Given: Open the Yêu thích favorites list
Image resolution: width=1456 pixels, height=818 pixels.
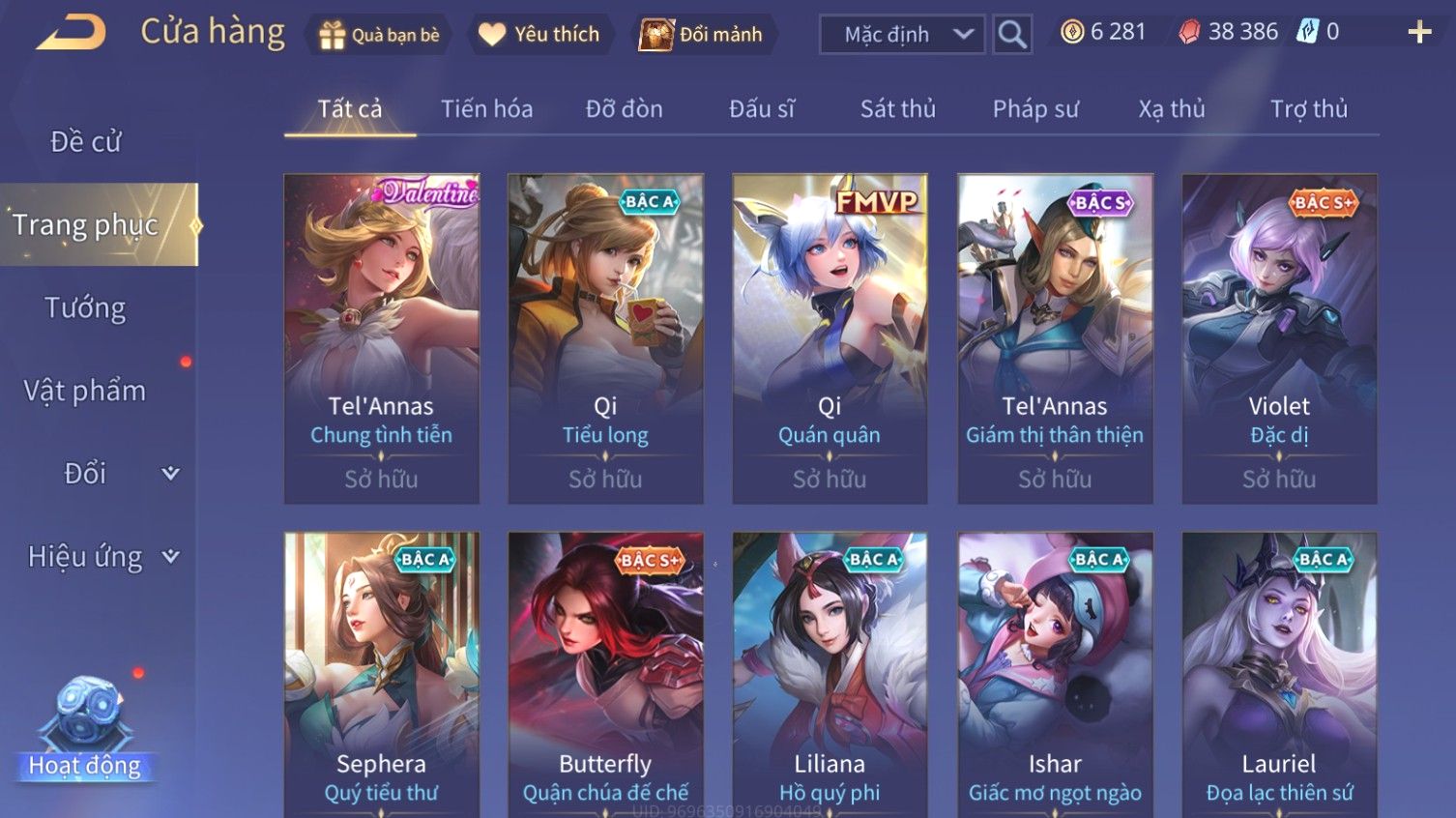Looking at the screenshot, I should pos(540,35).
